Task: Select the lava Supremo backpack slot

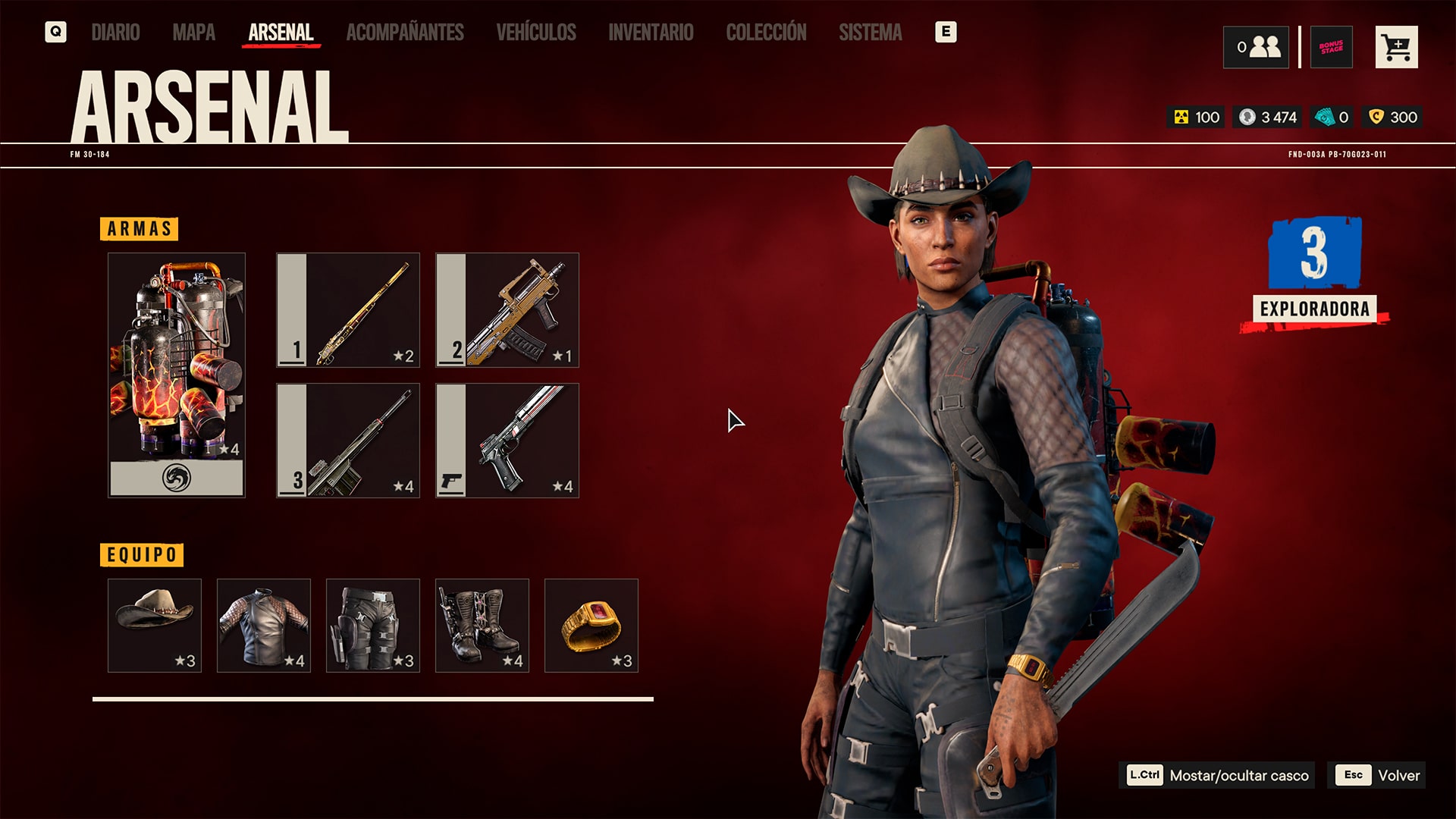Action: point(177,375)
